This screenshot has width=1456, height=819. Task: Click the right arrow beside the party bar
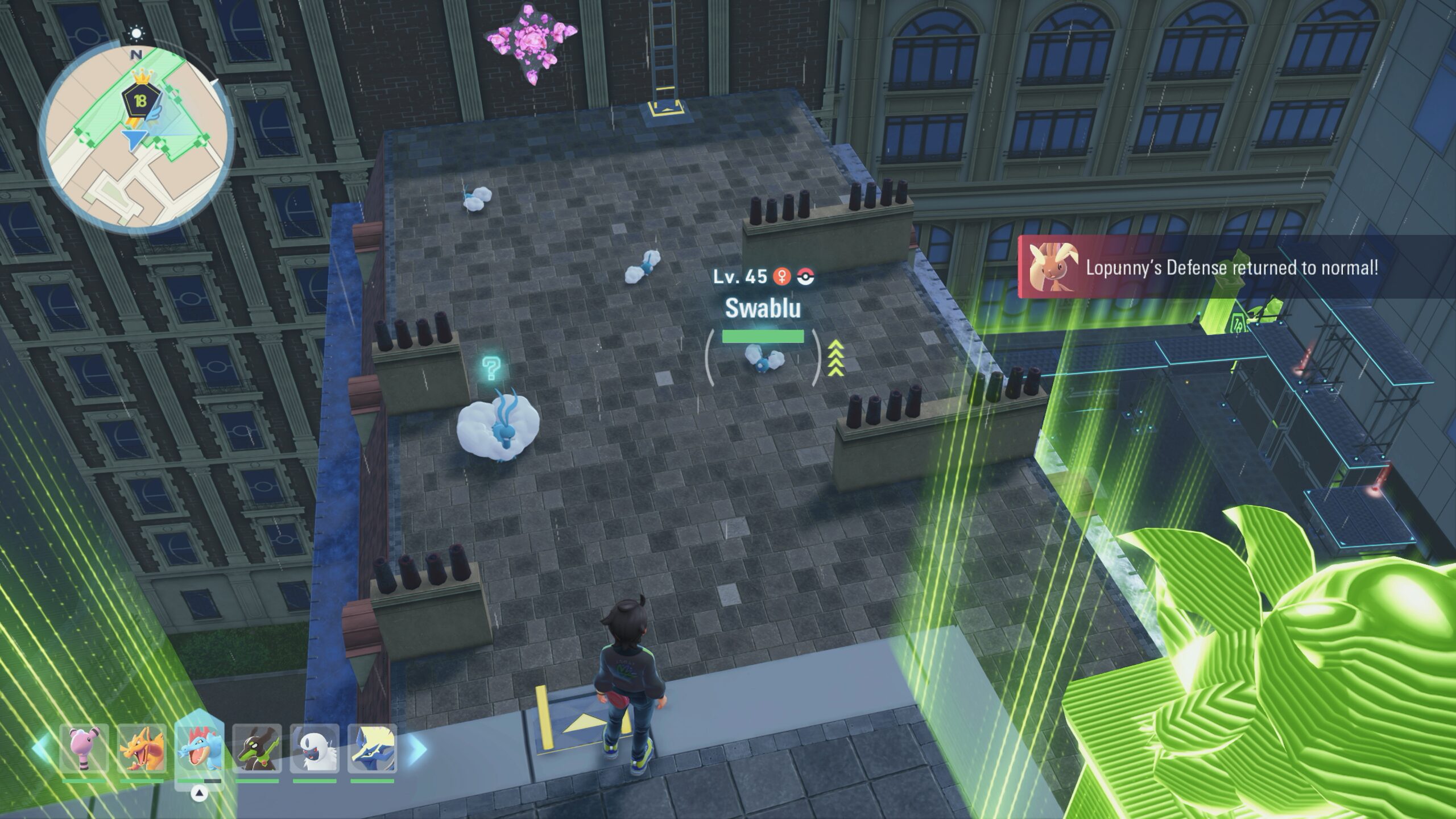[418, 748]
